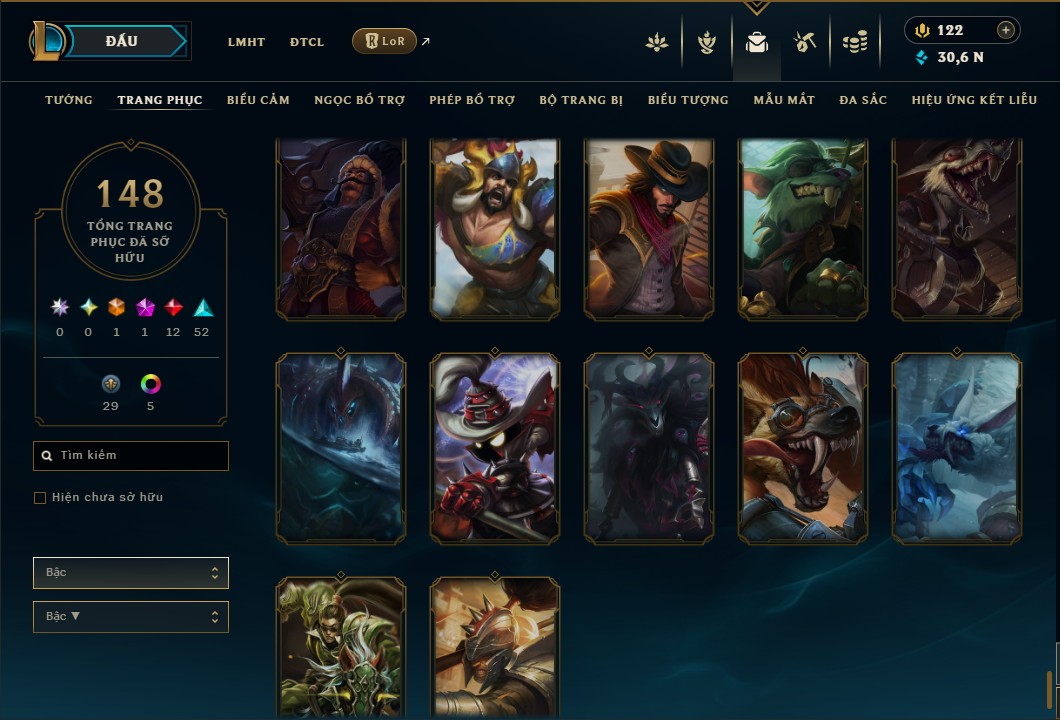Toggle the Hiện chưa sở hữu checkbox
1060x720 pixels.
click(40, 498)
